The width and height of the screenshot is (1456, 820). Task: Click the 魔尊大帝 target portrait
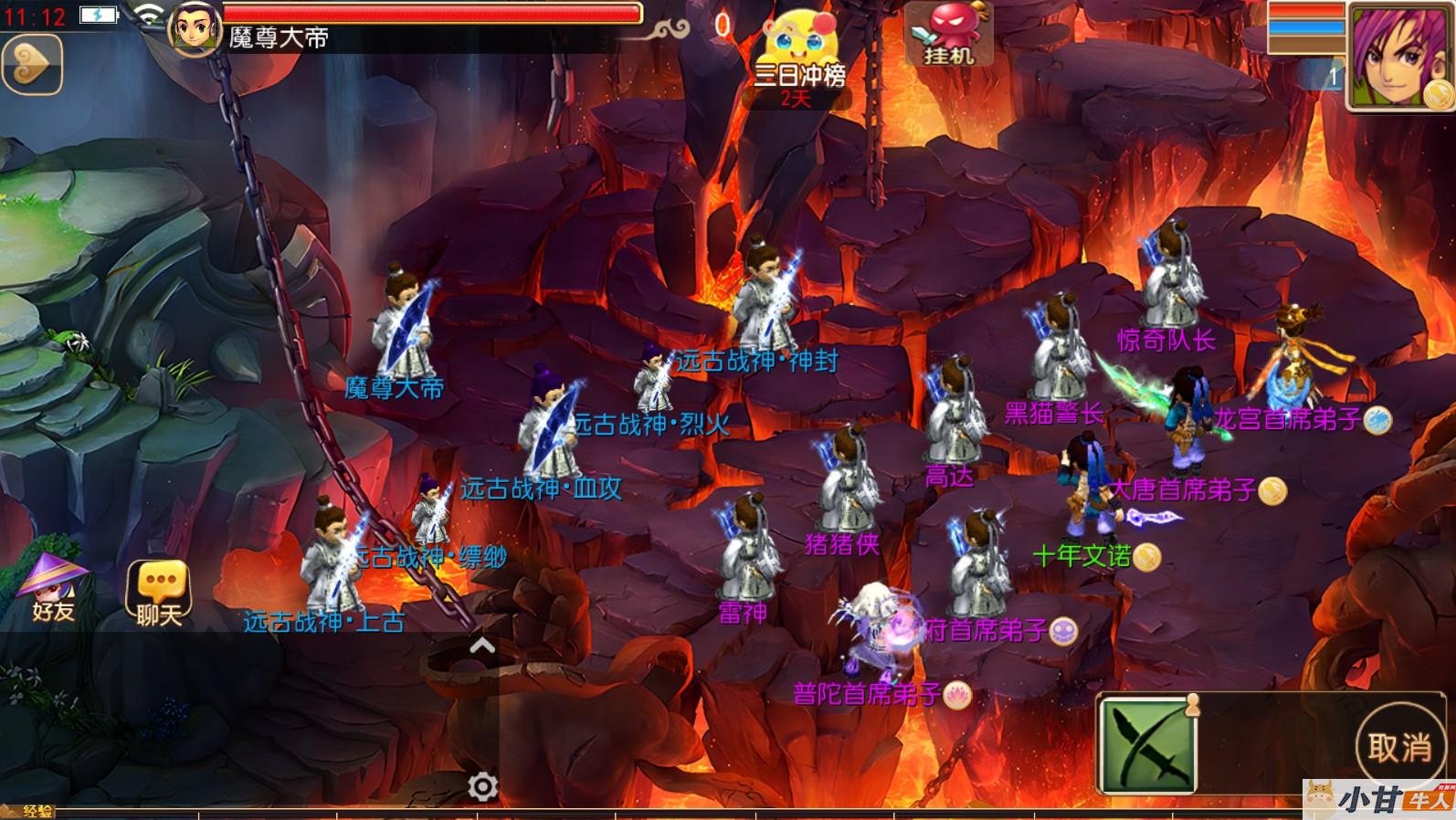tap(195, 27)
